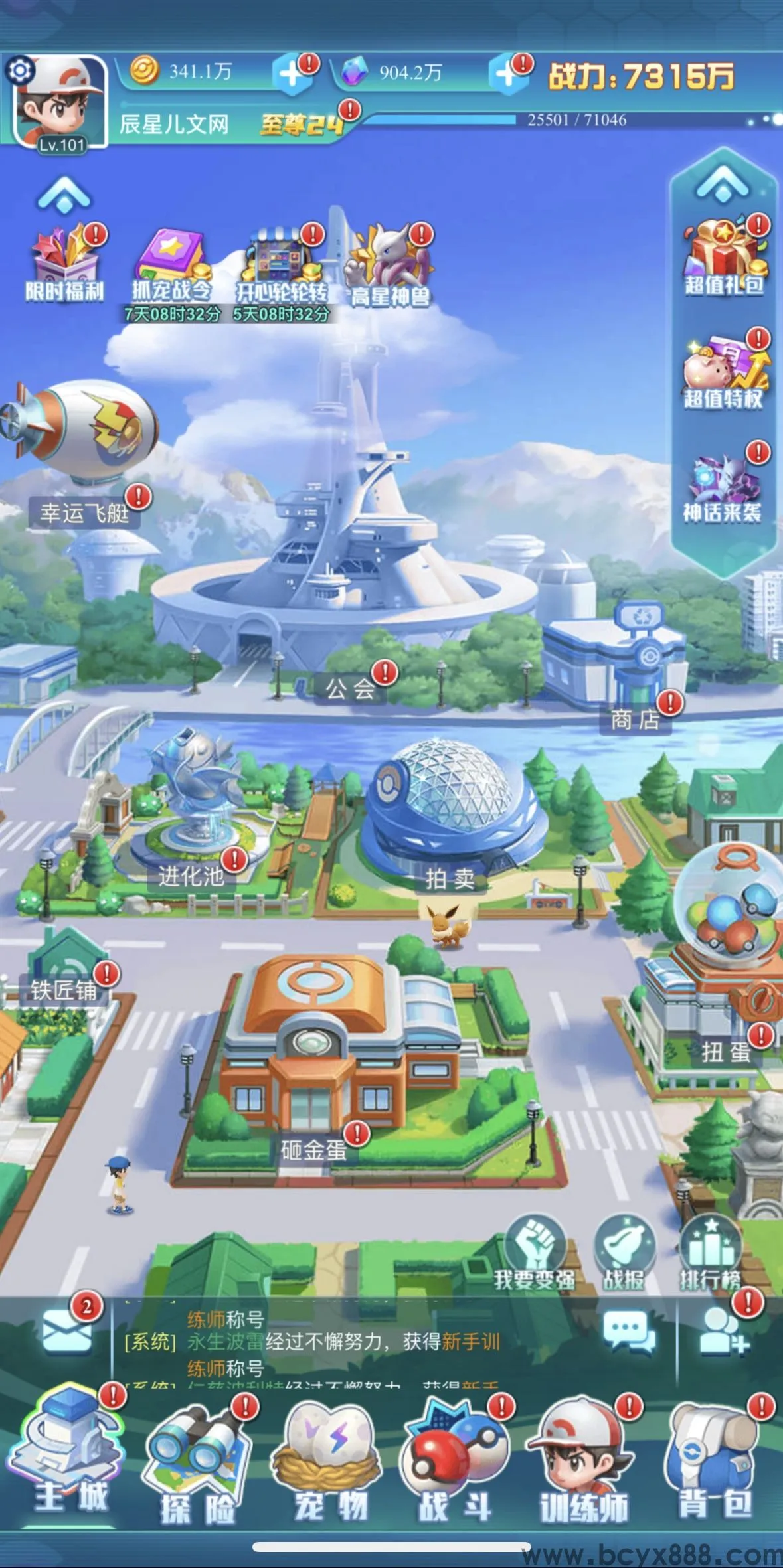Open settings via the gear icon
Image resolution: width=783 pixels, height=1568 pixels.
click(20, 70)
